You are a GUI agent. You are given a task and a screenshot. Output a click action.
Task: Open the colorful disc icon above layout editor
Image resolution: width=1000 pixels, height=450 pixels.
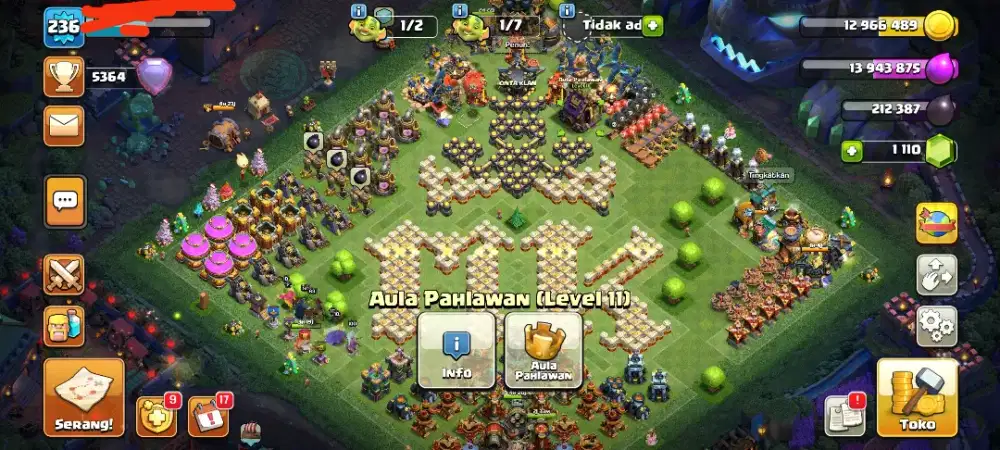tap(936, 222)
